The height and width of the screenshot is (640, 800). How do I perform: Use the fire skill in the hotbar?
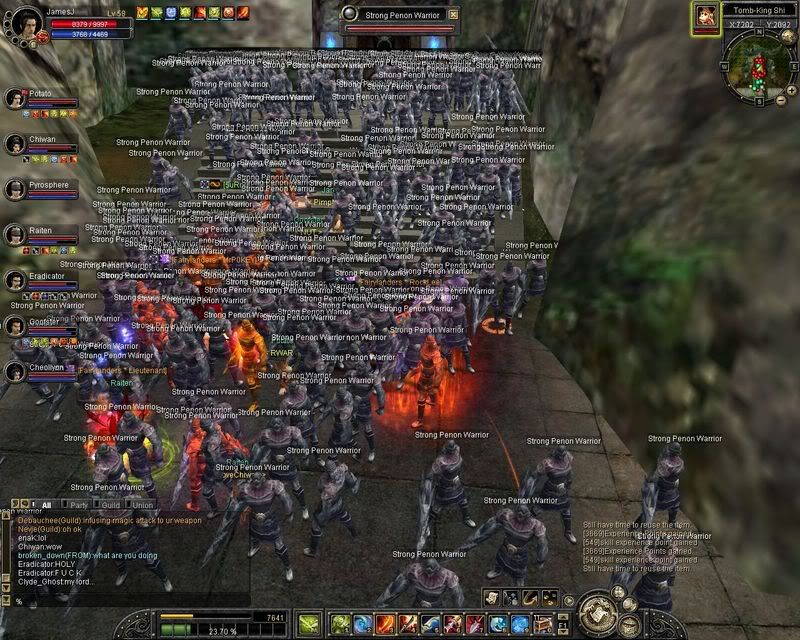[x=385, y=624]
